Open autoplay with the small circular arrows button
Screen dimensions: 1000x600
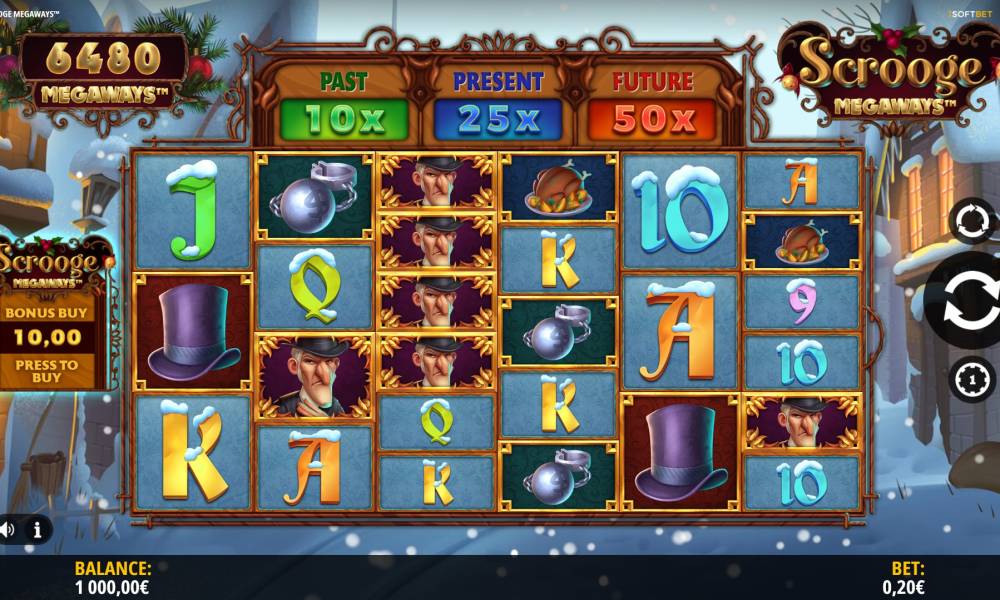pyautogui.click(x=972, y=221)
